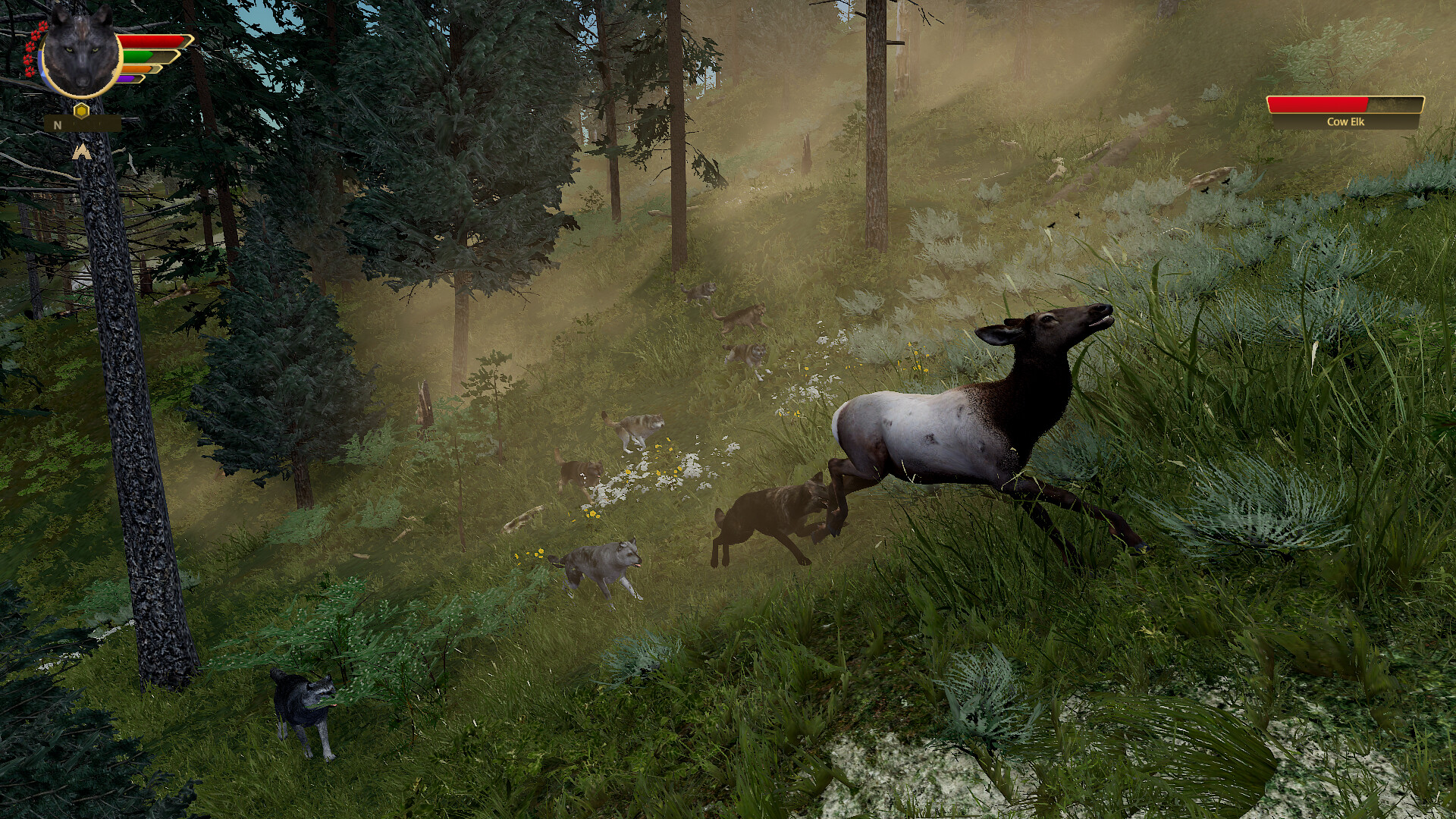This screenshot has width=1456, height=819.
Task: Toggle the bottom red paw print indicator
Action: coord(30,71)
